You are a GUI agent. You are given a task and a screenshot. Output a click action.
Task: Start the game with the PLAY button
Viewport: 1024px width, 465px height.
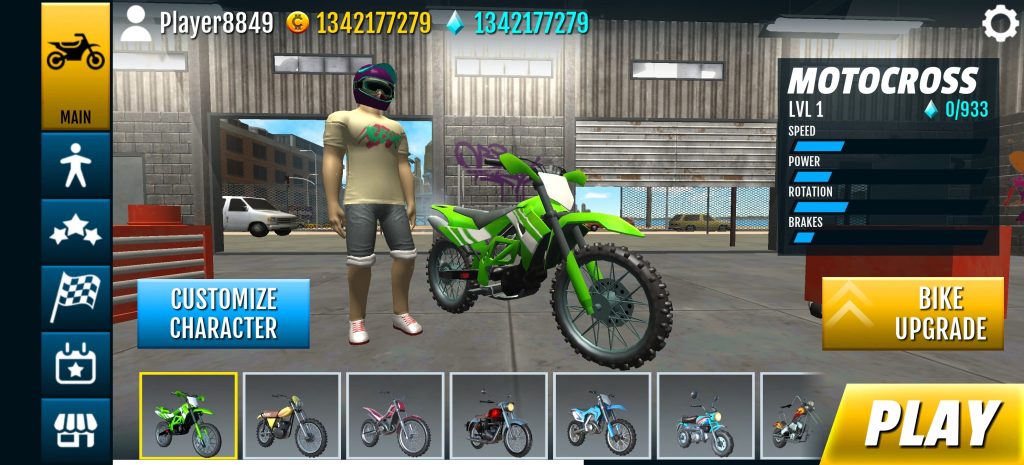click(x=930, y=422)
